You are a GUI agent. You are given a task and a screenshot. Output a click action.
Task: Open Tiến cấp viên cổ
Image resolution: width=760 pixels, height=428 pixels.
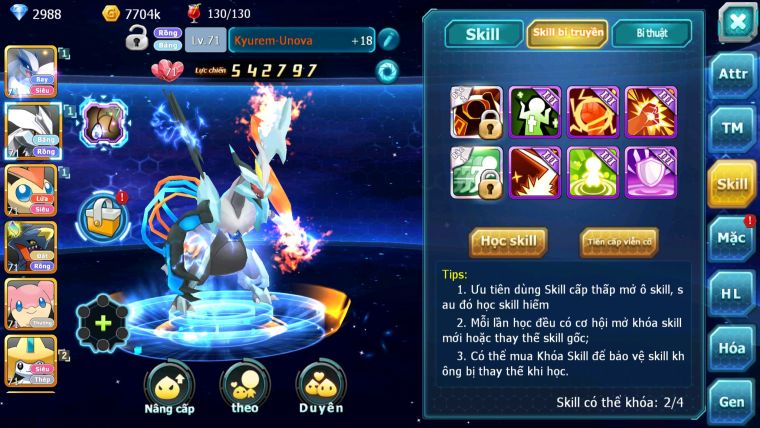[x=618, y=241]
